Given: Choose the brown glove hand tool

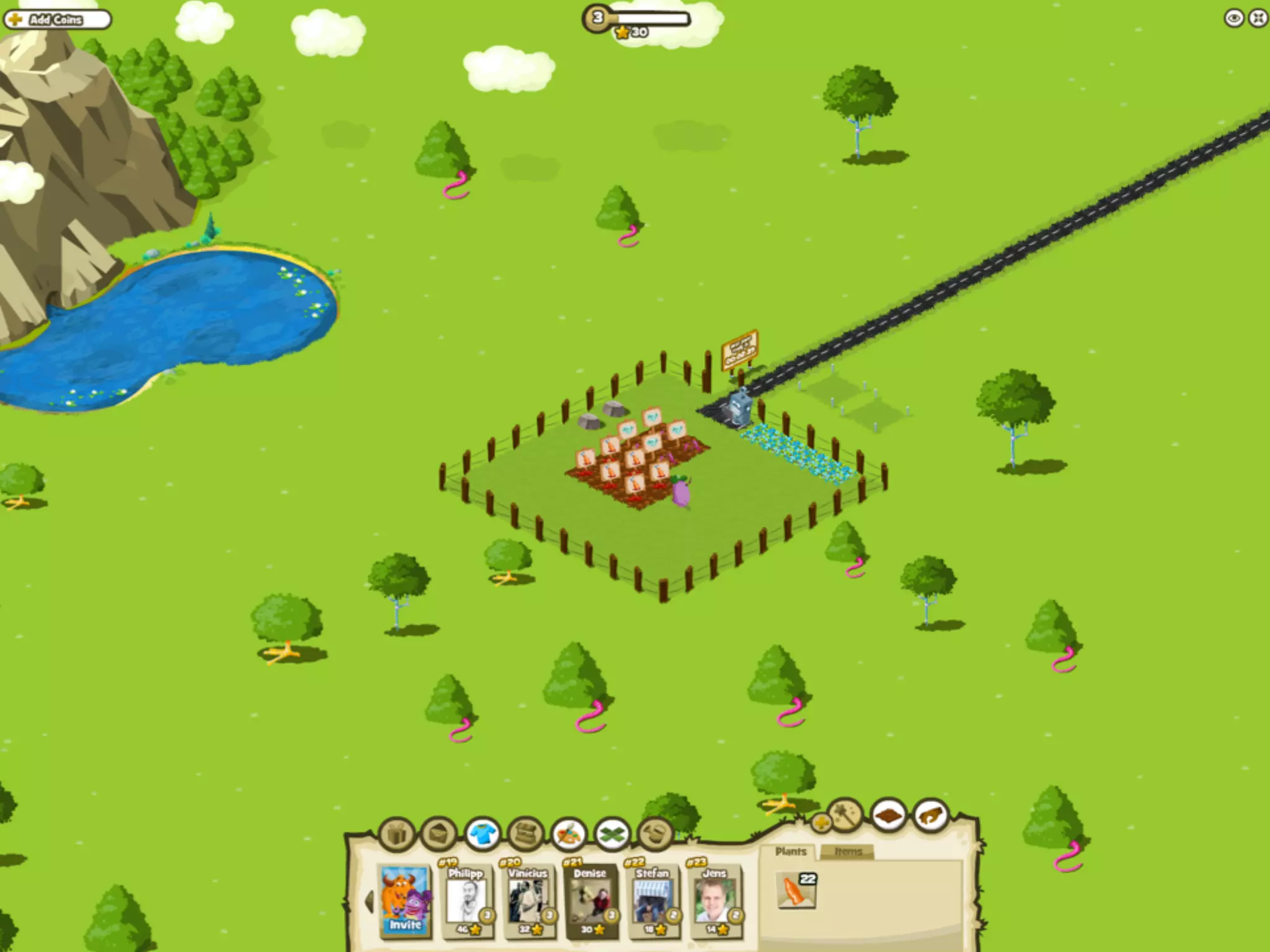Looking at the screenshot, I should [x=931, y=815].
